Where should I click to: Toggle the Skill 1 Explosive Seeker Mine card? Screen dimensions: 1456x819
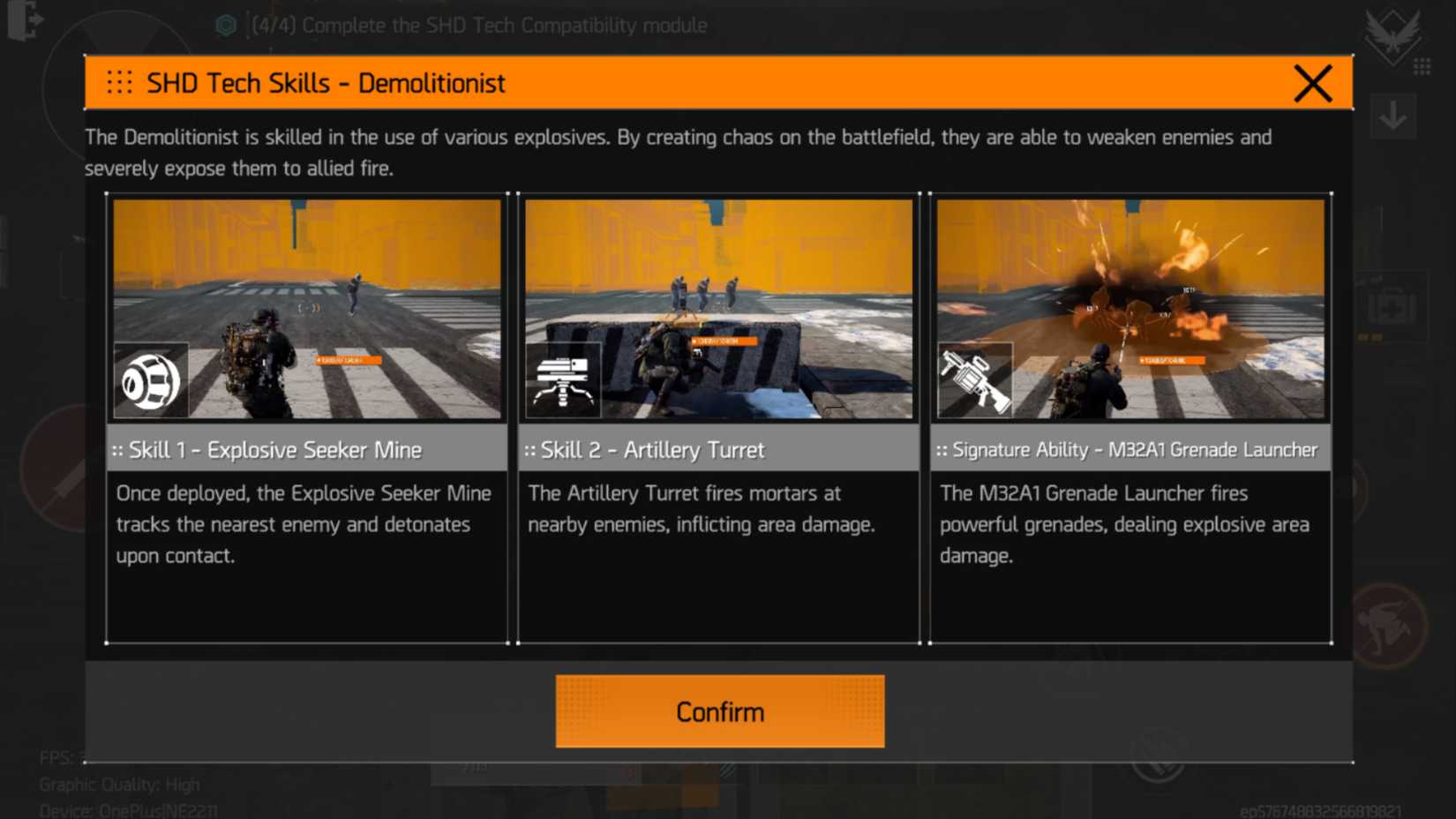point(306,415)
